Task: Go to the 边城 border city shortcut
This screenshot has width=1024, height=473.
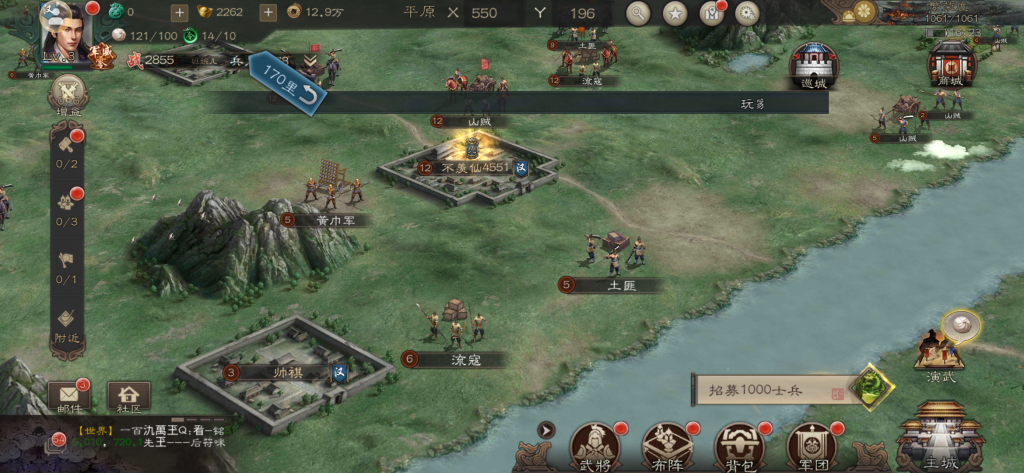Action: (814, 66)
